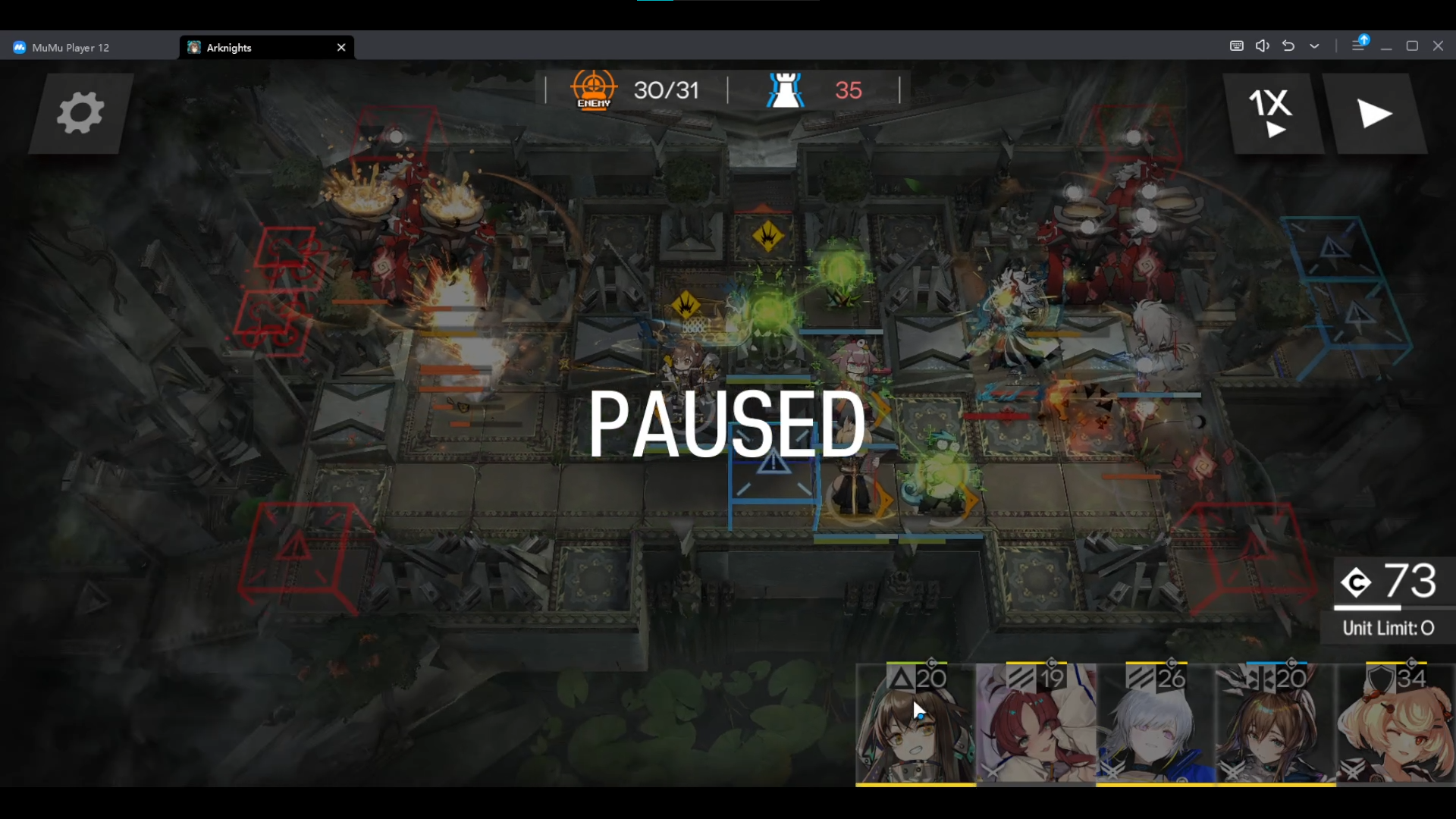Screen dimensions: 1456x819
Task: Choose the cost 26 white-haired operator card
Action: tap(1156, 724)
